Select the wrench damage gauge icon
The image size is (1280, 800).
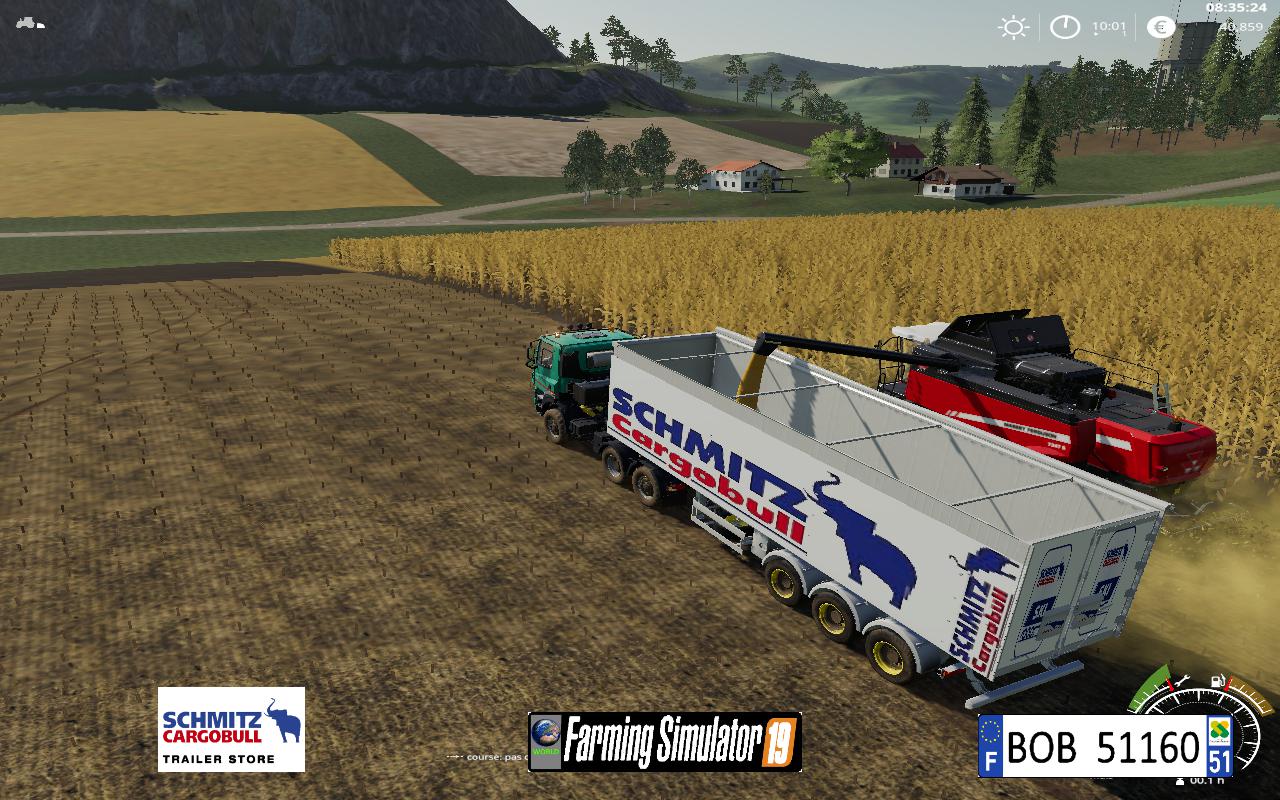click(1182, 681)
